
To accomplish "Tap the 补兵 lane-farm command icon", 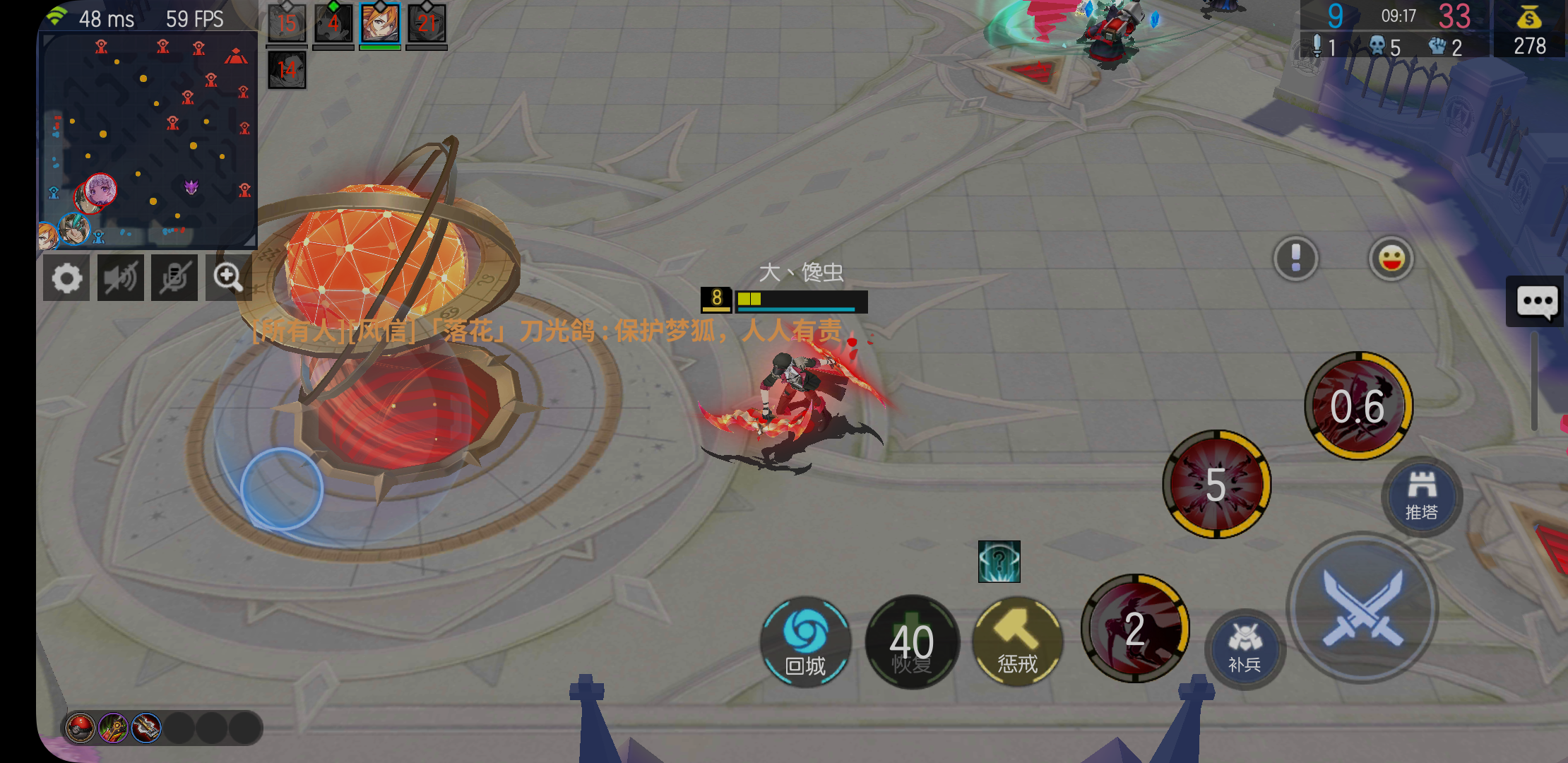I will tap(1245, 649).
